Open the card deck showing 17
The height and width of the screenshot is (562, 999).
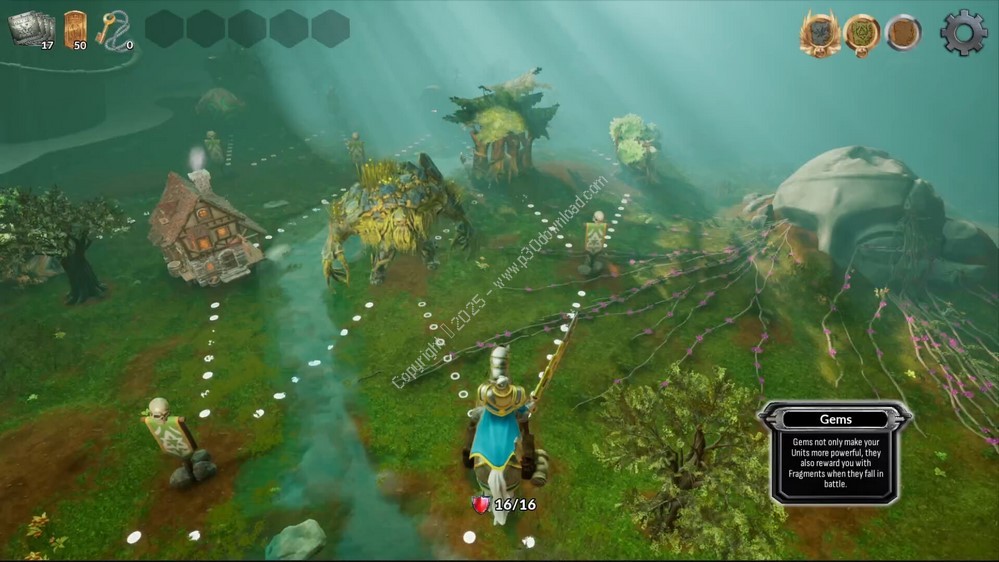[31, 29]
